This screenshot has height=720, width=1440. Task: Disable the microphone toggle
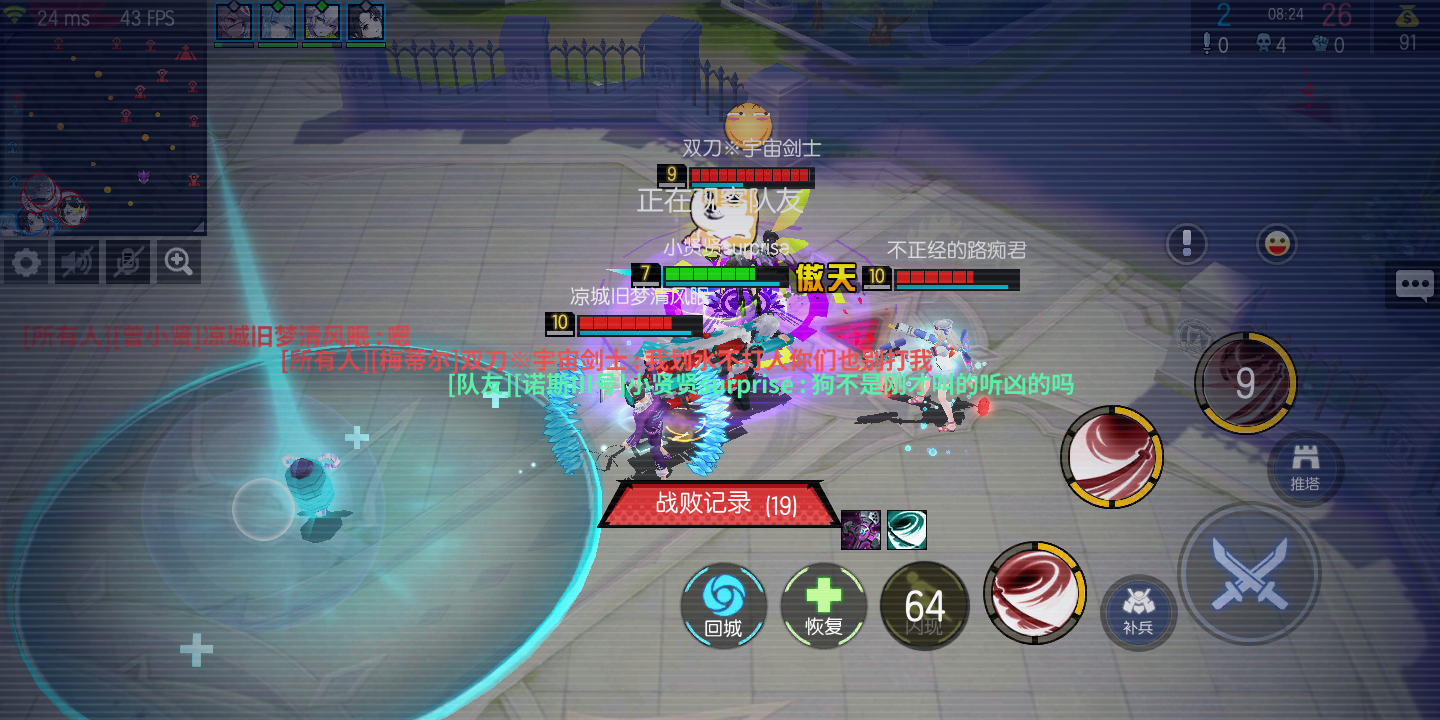(x=127, y=261)
